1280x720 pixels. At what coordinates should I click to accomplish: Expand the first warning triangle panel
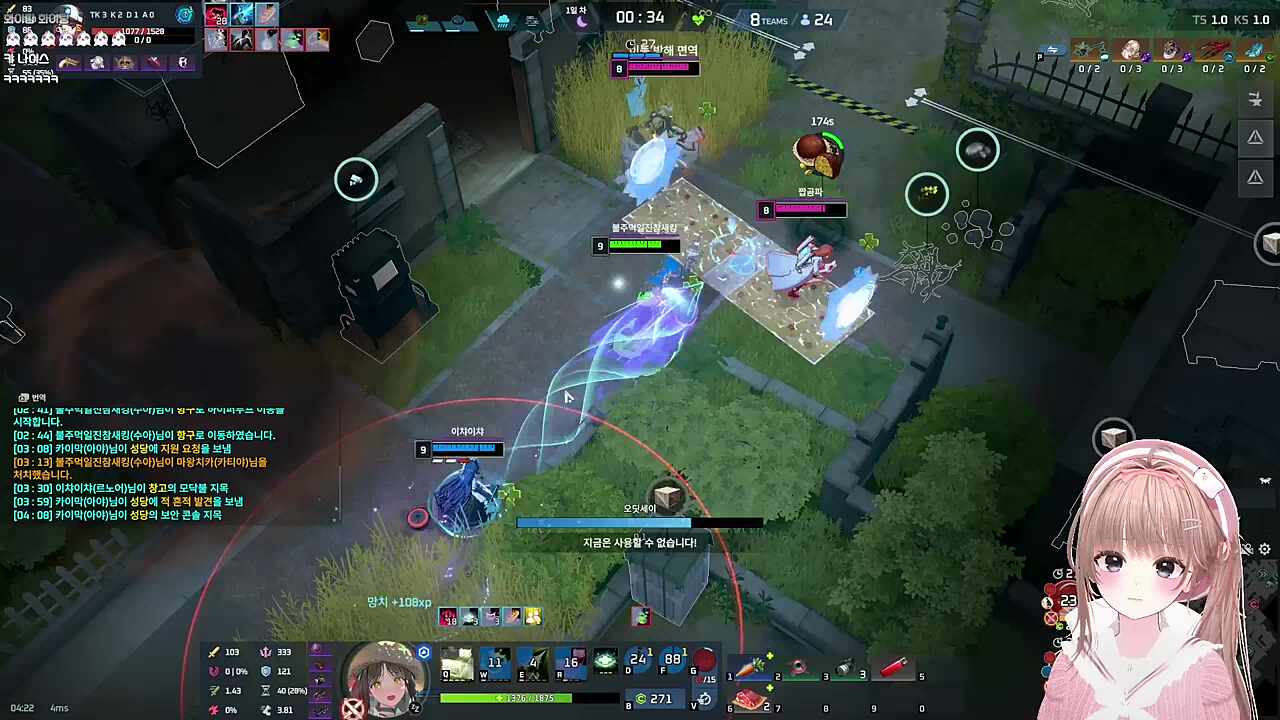(1255, 137)
